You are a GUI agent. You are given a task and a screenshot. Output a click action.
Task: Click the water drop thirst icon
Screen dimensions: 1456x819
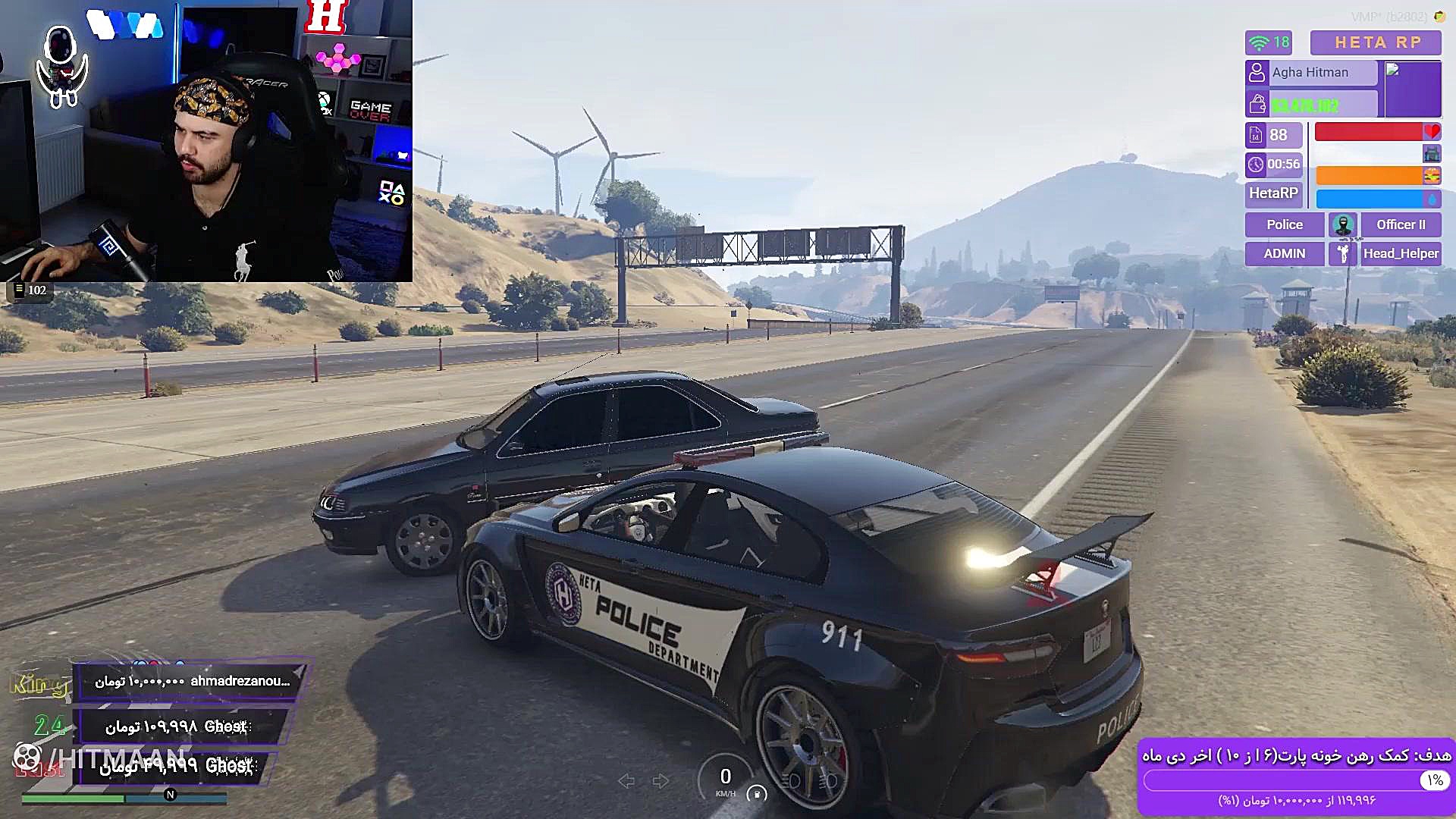pyautogui.click(x=1432, y=199)
